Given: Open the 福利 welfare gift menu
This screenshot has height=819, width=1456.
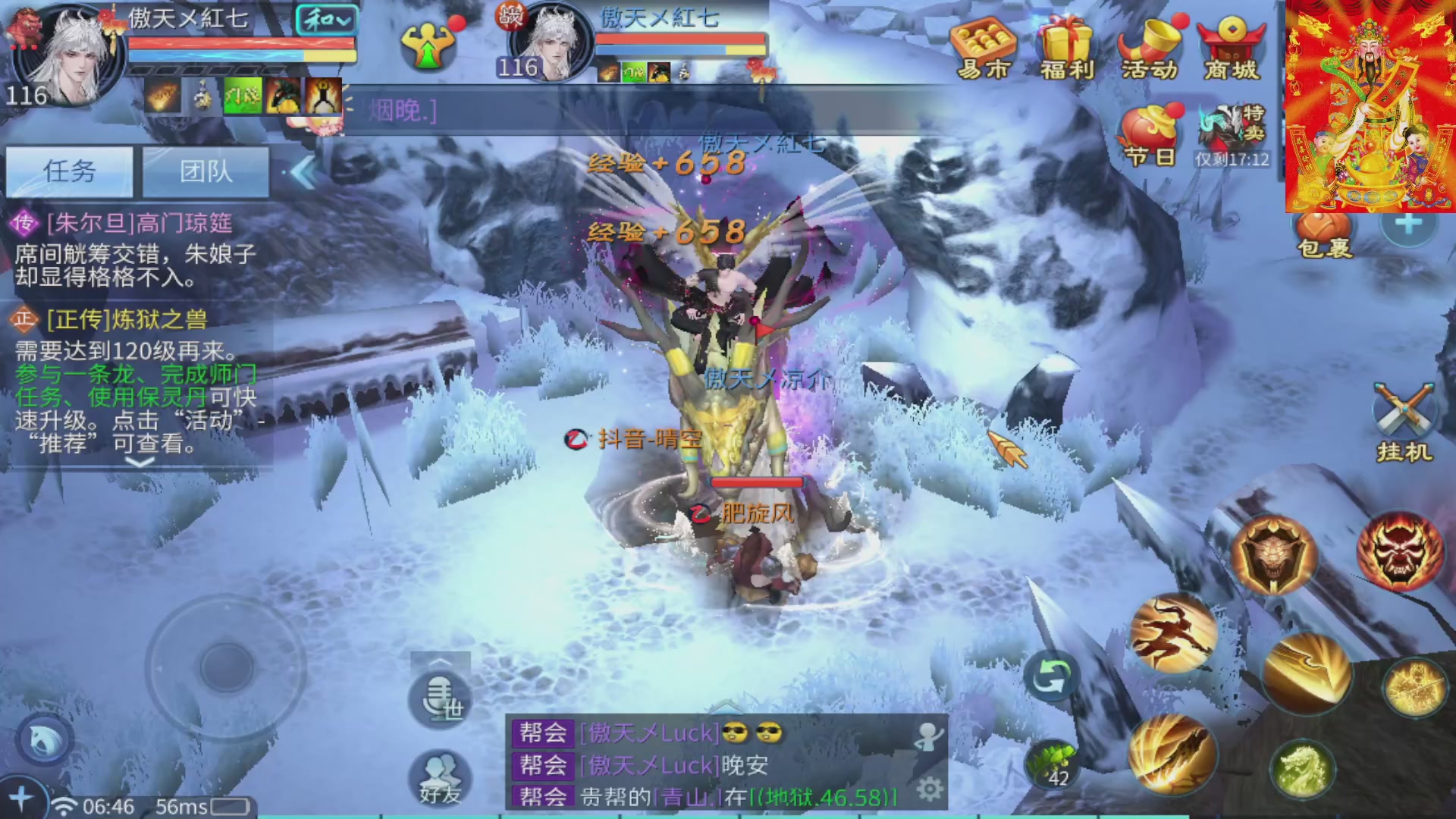Looking at the screenshot, I should [1067, 49].
